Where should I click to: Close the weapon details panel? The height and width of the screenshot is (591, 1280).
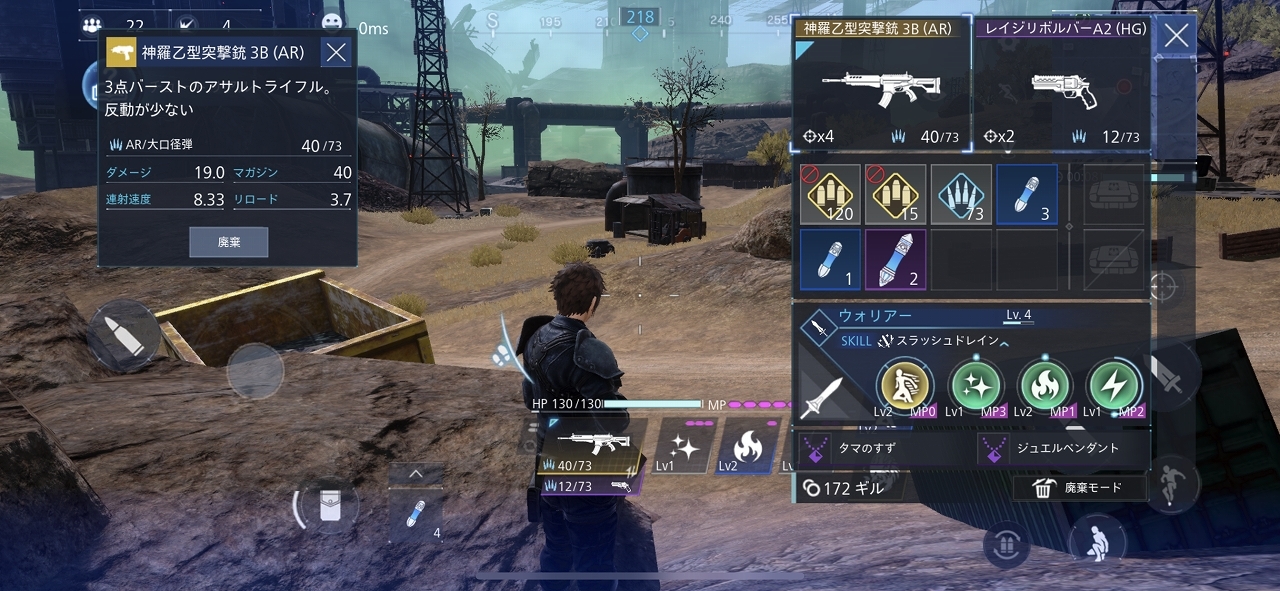(x=337, y=53)
